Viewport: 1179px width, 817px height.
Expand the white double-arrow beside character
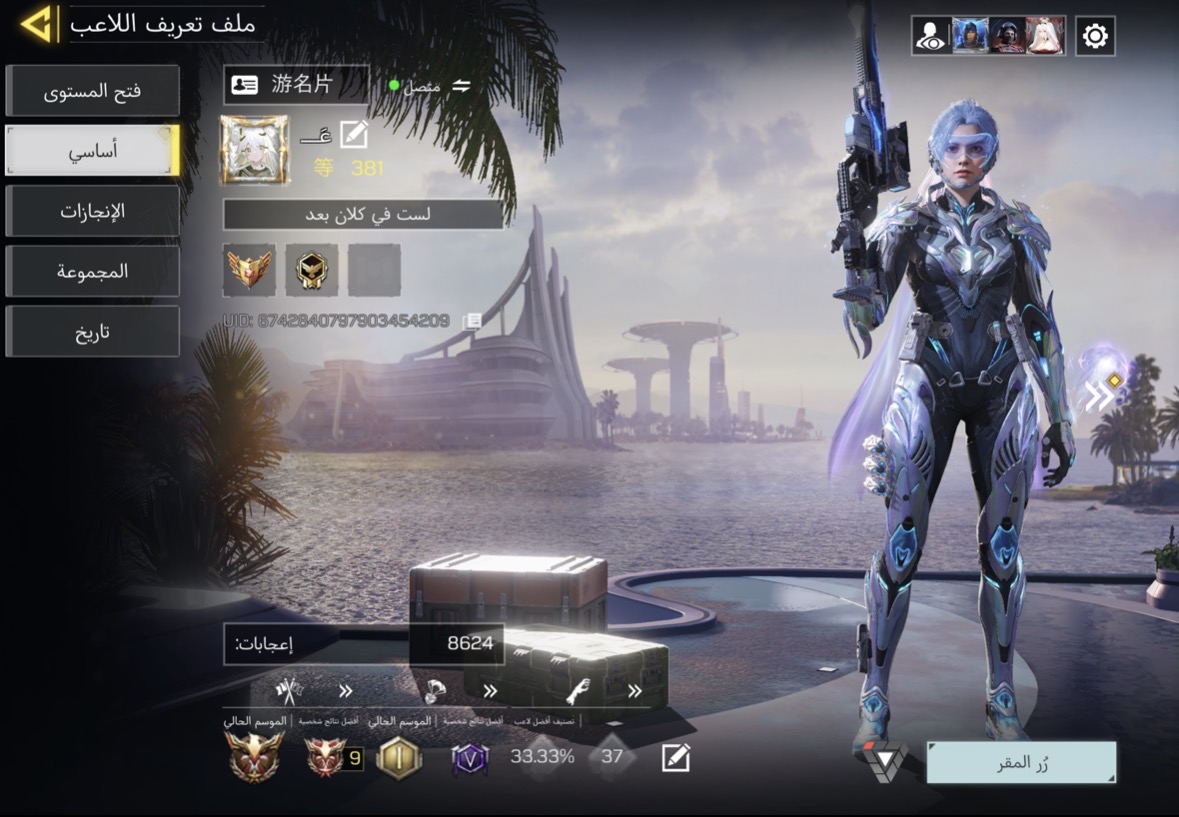pyautogui.click(x=1099, y=396)
